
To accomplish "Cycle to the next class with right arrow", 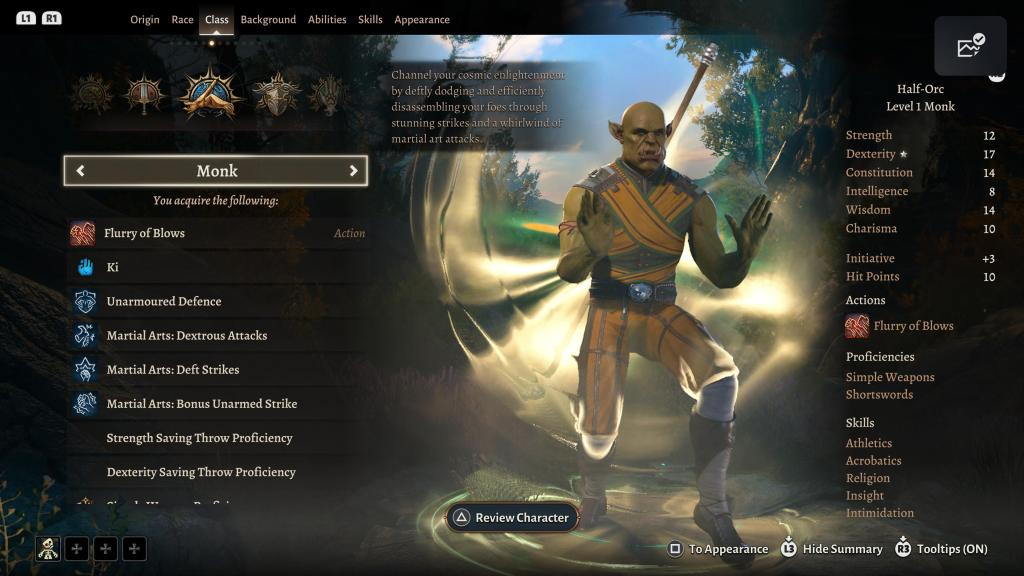I will coord(353,171).
